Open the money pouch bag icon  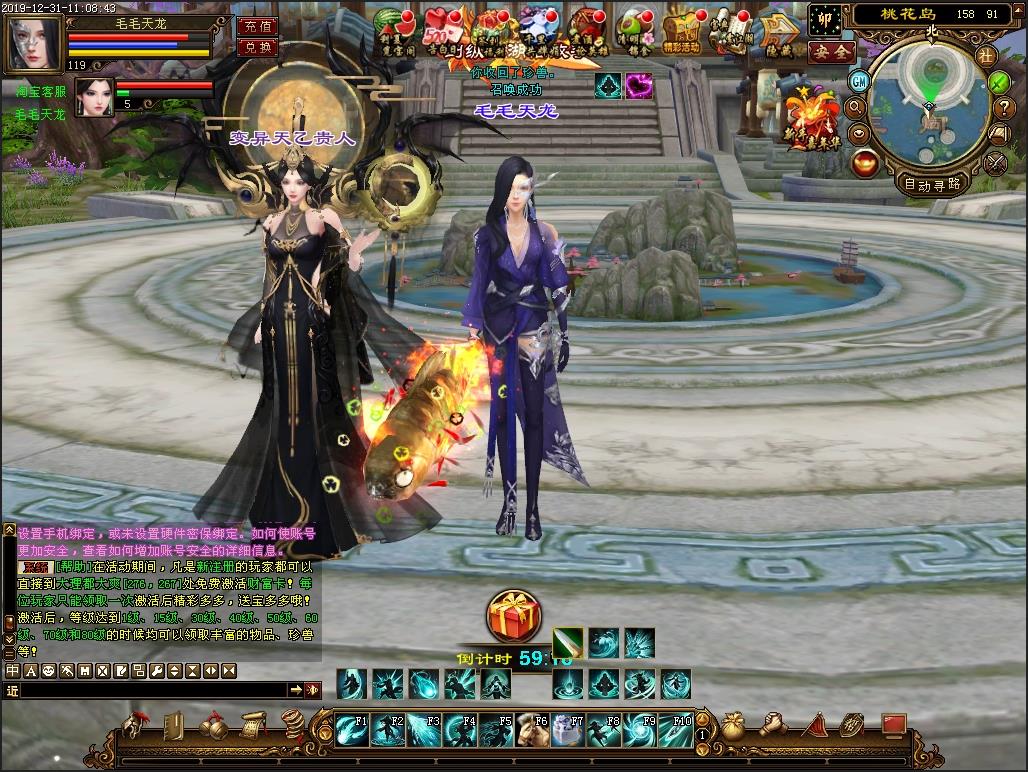click(x=734, y=724)
